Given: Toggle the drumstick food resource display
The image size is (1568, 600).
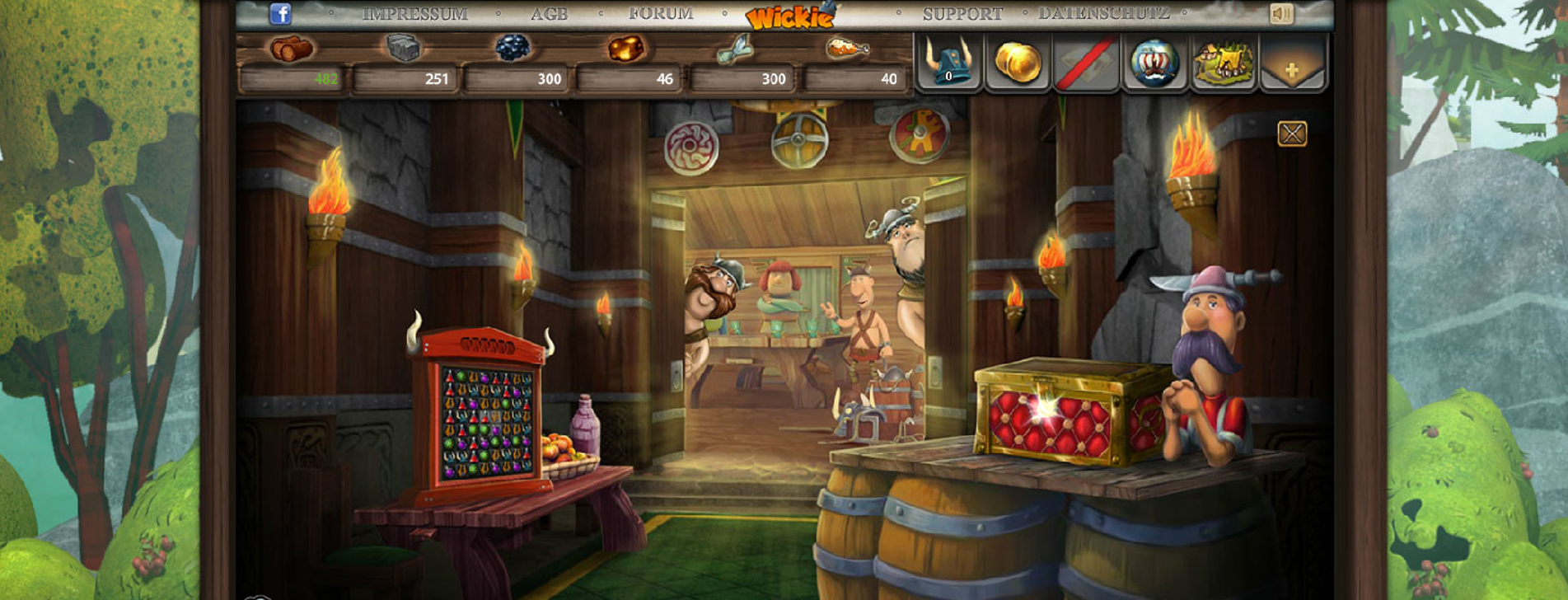Looking at the screenshot, I should 849,49.
